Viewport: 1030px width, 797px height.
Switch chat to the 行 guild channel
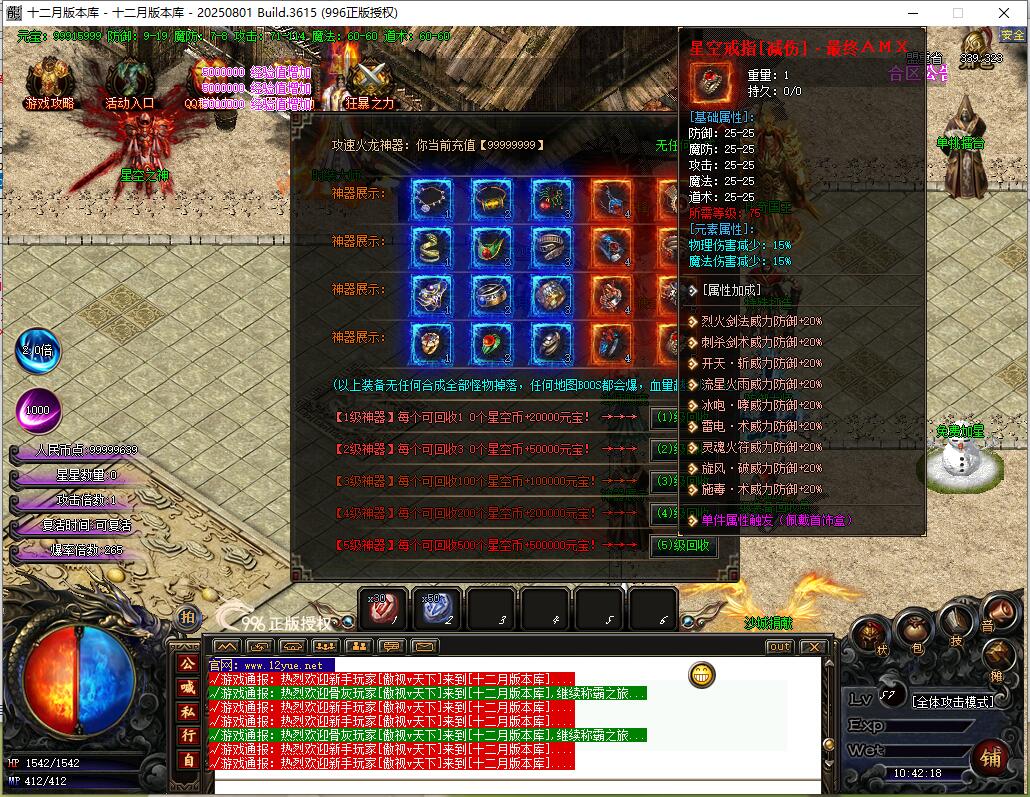click(x=187, y=735)
